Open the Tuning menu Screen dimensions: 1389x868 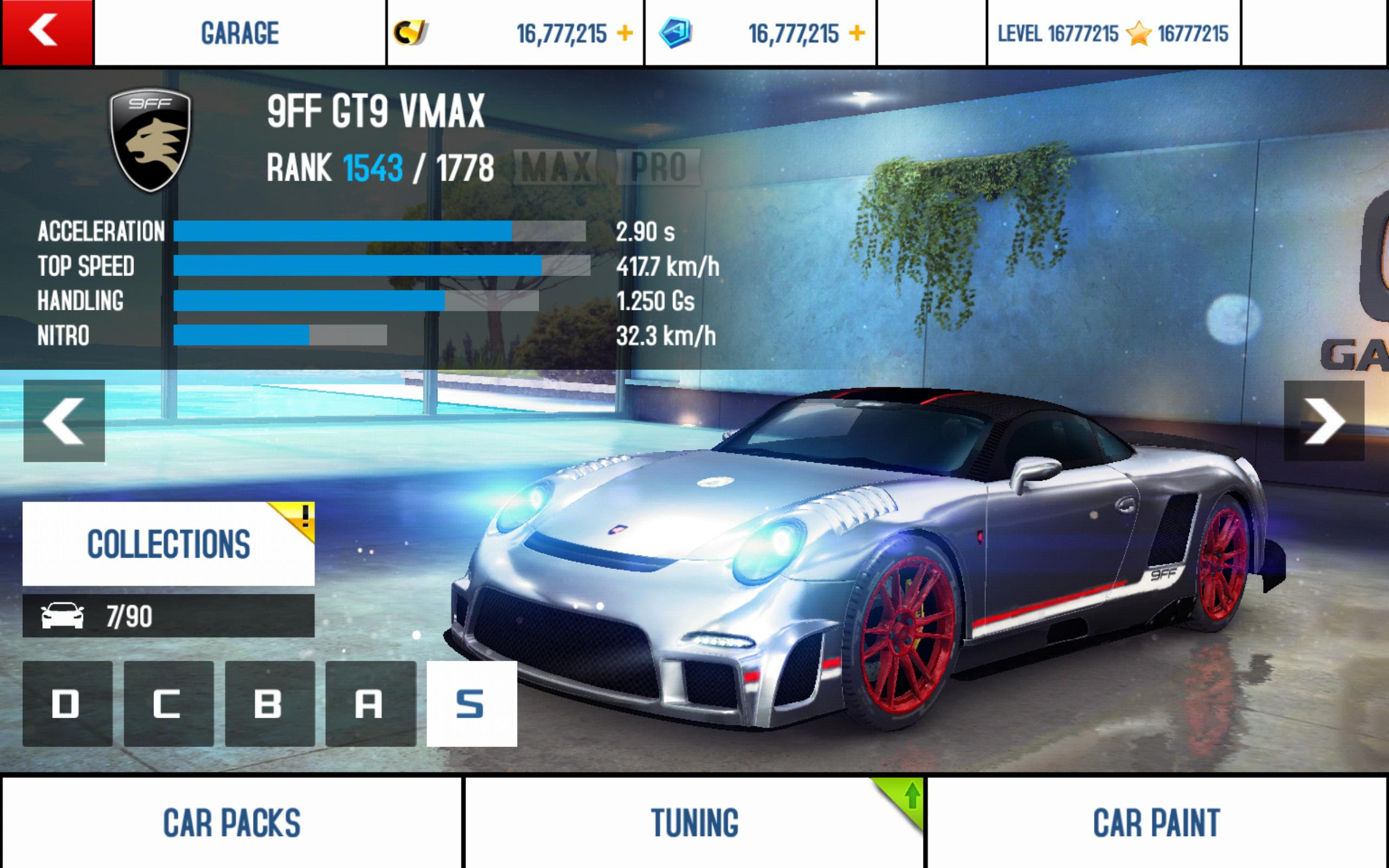694,822
